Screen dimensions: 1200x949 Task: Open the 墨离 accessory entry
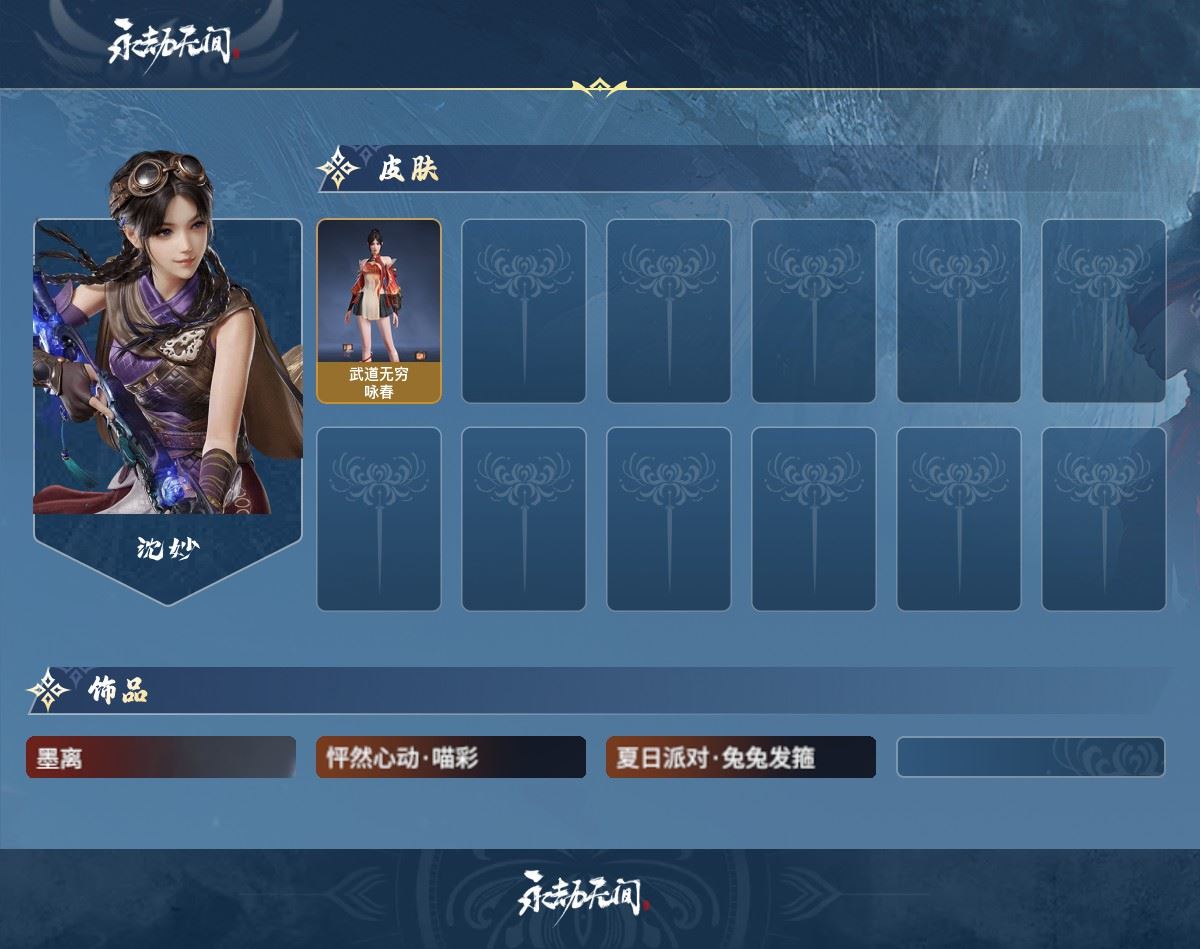point(161,757)
